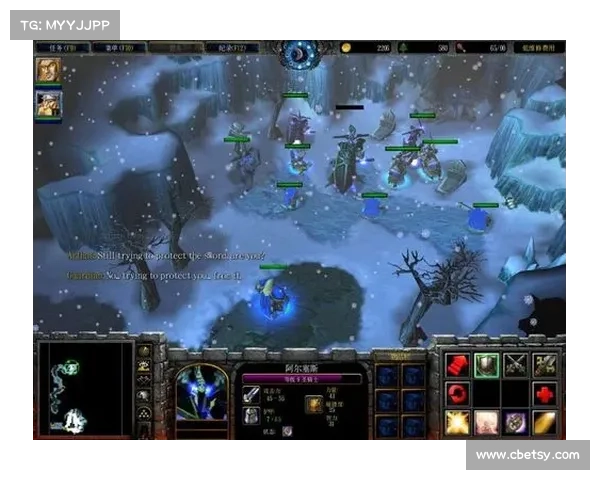Activate the shield Stop command
The width and height of the screenshot is (600, 480).
[x=486, y=364]
